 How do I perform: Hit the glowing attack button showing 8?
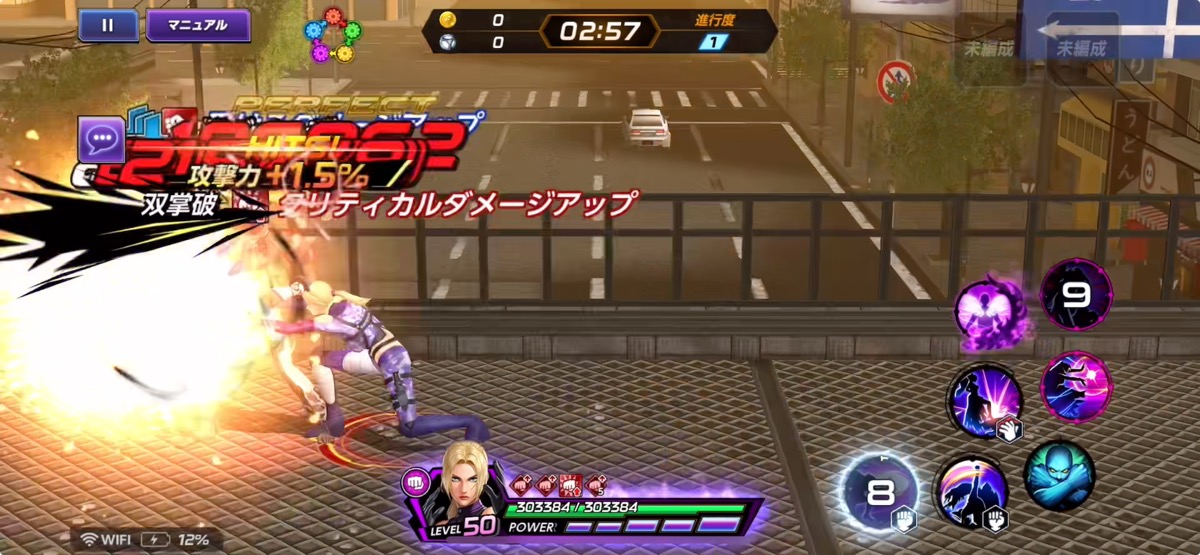point(879,493)
